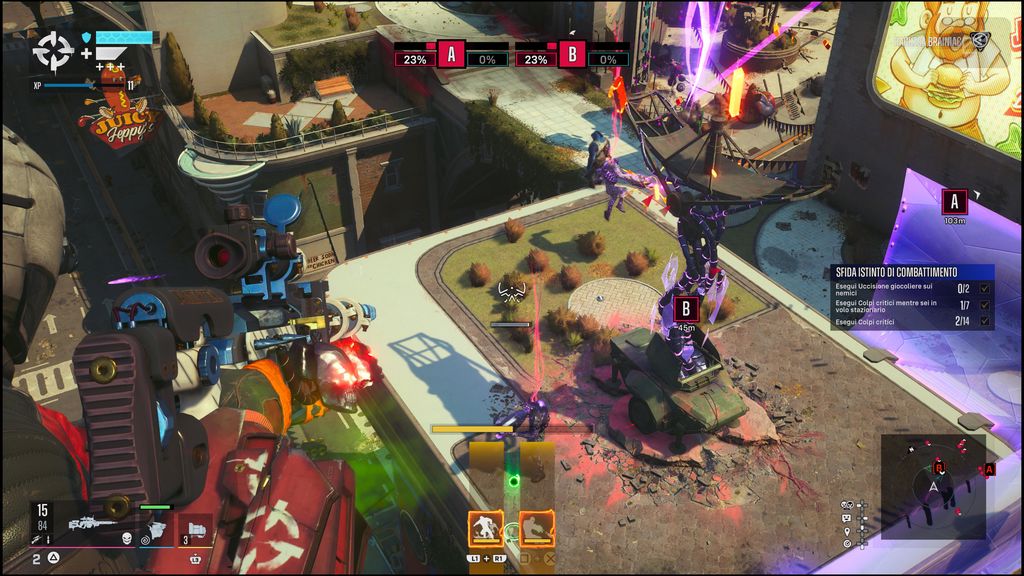
Task: Select the A waypoint marker showing 103m
Action: coord(954,202)
